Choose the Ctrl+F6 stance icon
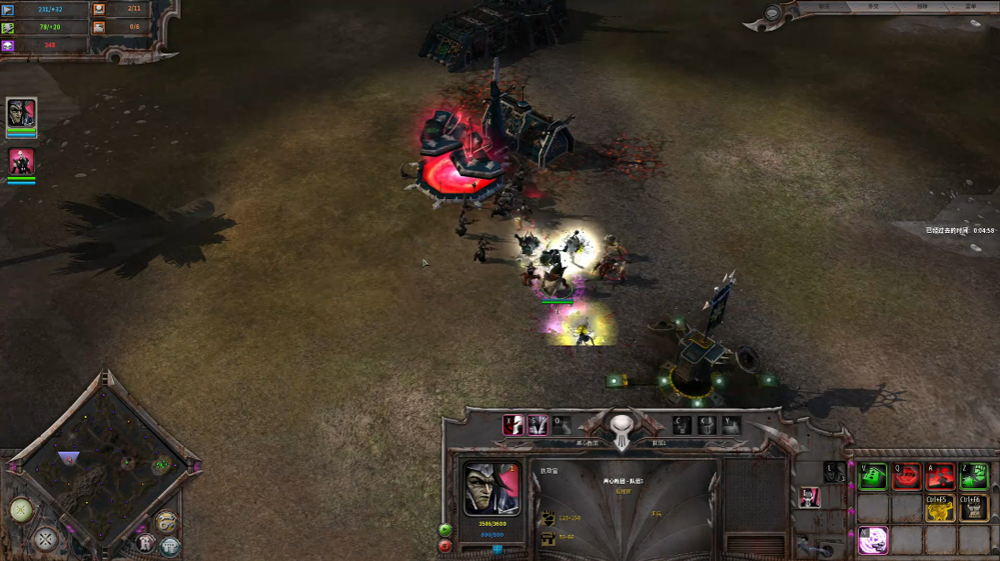The width and height of the screenshot is (1000, 561). (974, 509)
